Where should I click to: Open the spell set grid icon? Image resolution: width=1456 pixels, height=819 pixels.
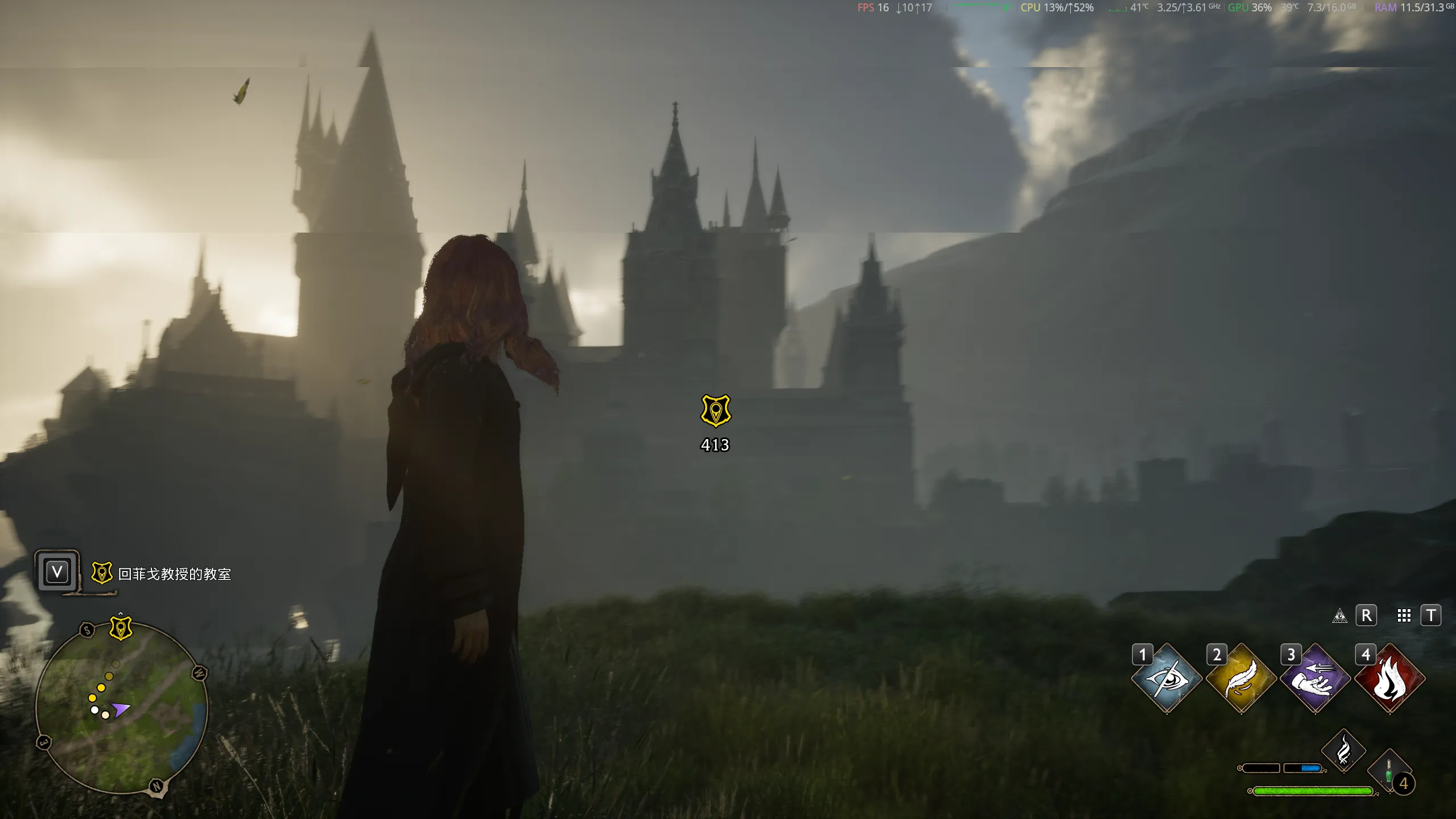point(1404,616)
